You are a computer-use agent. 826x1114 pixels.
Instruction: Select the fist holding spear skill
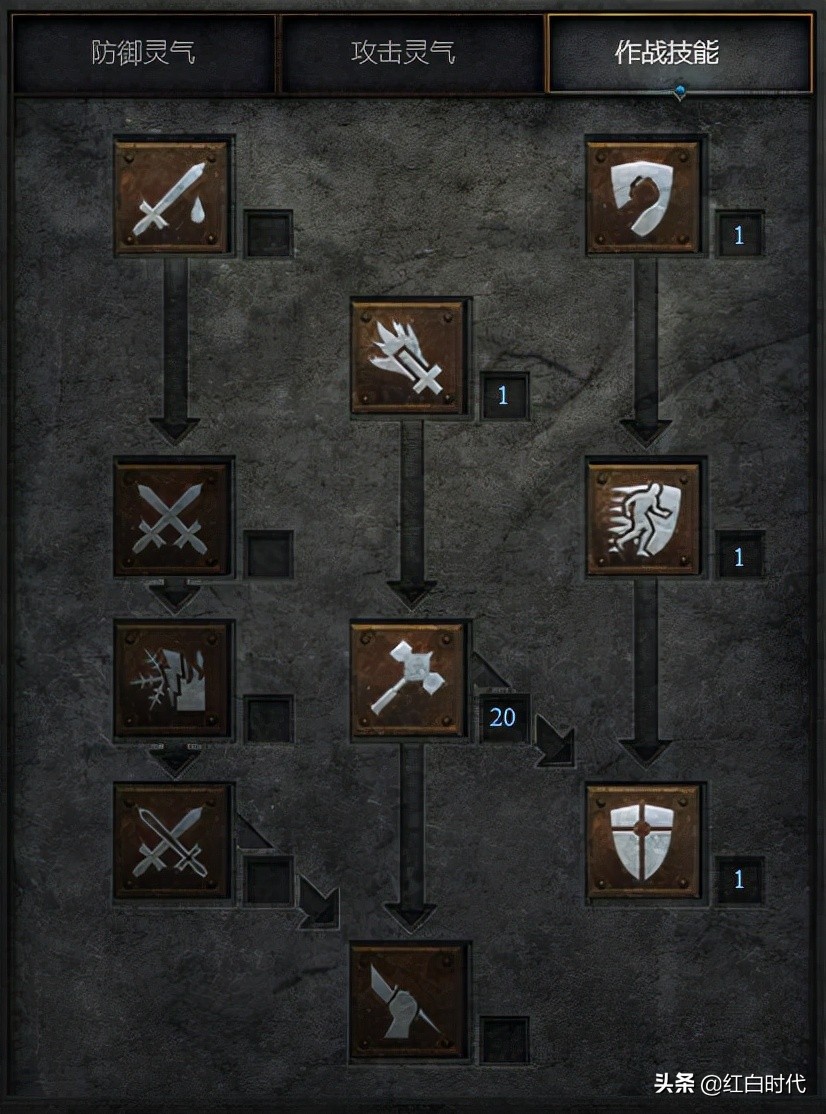click(x=409, y=1001)
